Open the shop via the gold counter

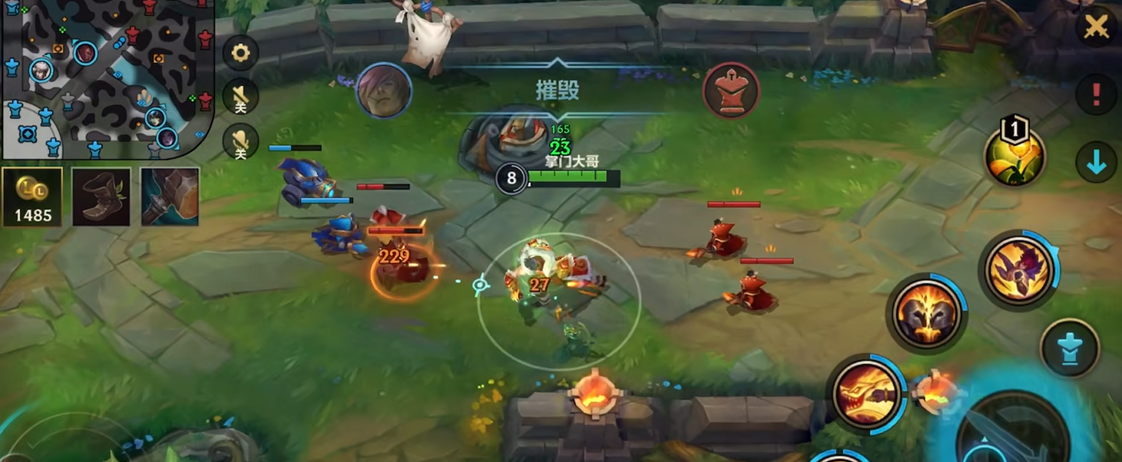(32, 197)
